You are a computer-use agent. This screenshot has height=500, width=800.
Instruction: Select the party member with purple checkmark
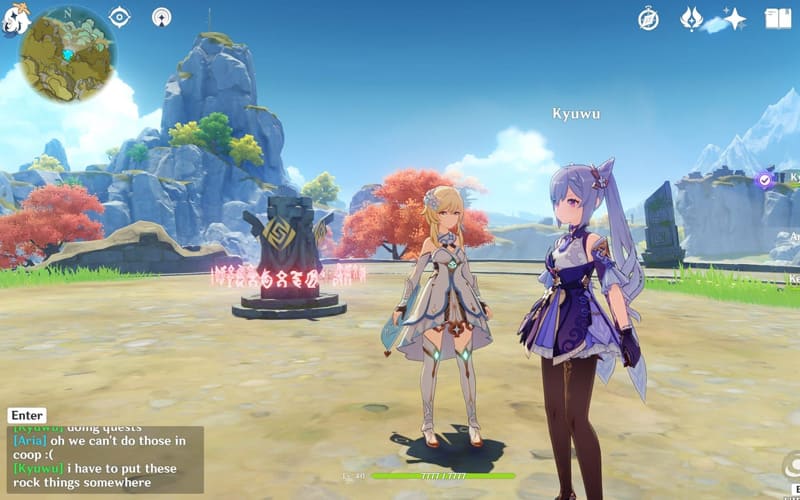[766, 180]
